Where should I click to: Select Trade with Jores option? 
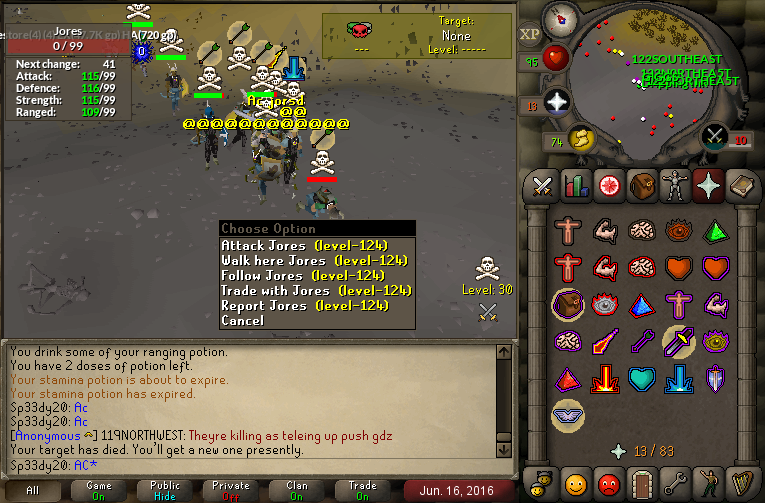coord(315,291)
